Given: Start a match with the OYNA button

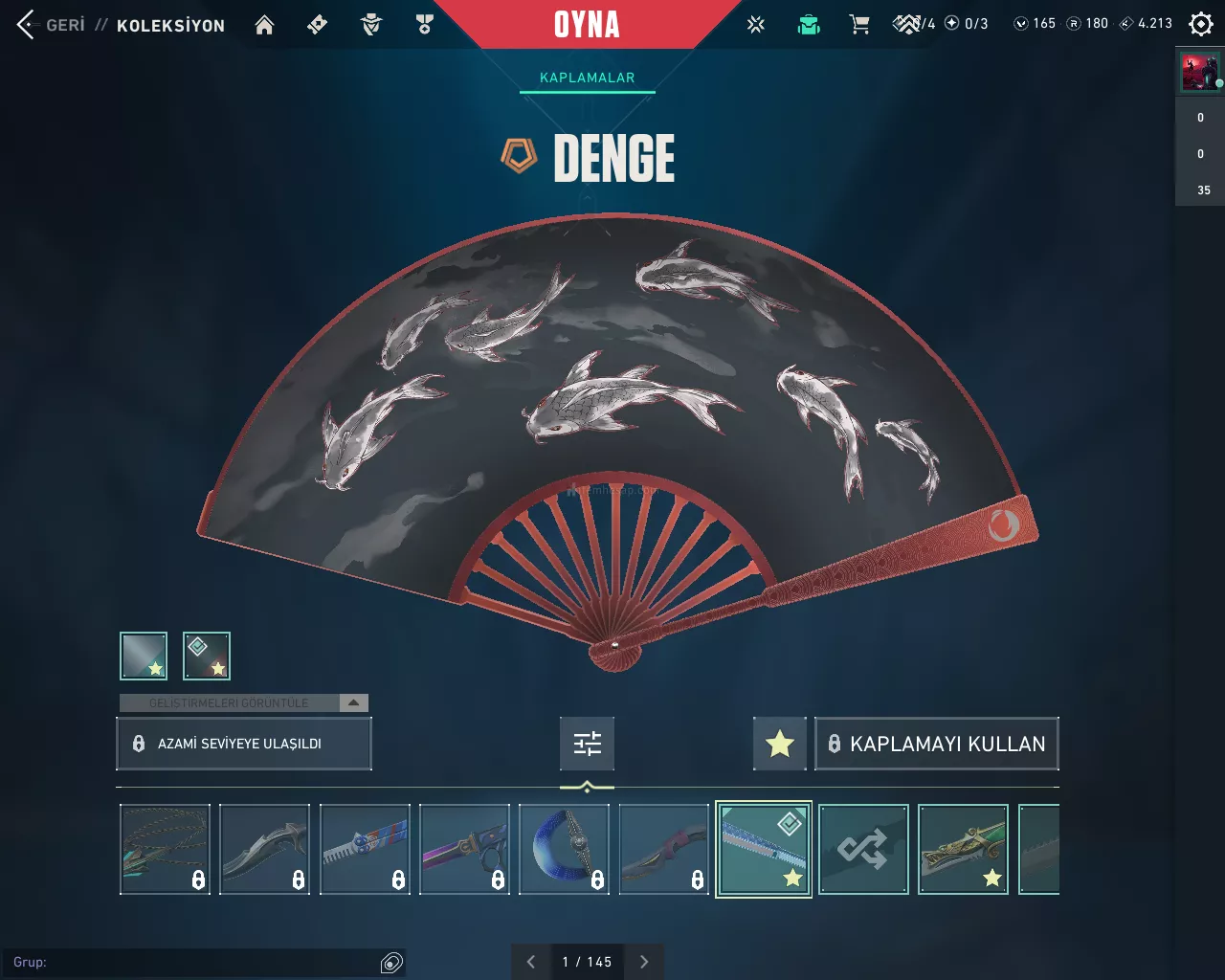Looking at the screenshot, I should [587, 25].
